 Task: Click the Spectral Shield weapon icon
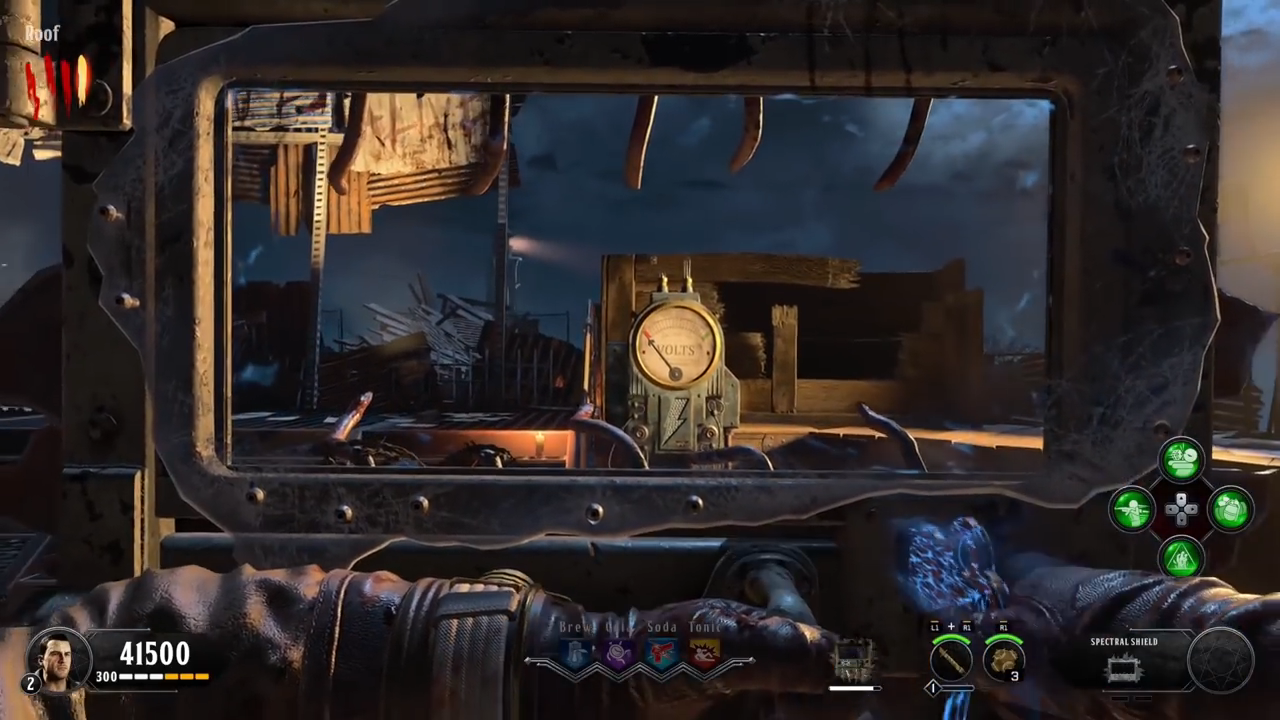pos(1125,668)
